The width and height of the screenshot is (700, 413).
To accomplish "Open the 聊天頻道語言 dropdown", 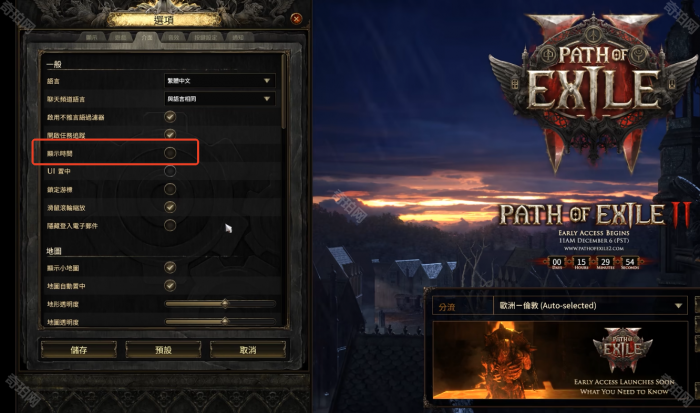I will [x=219, y=99].
